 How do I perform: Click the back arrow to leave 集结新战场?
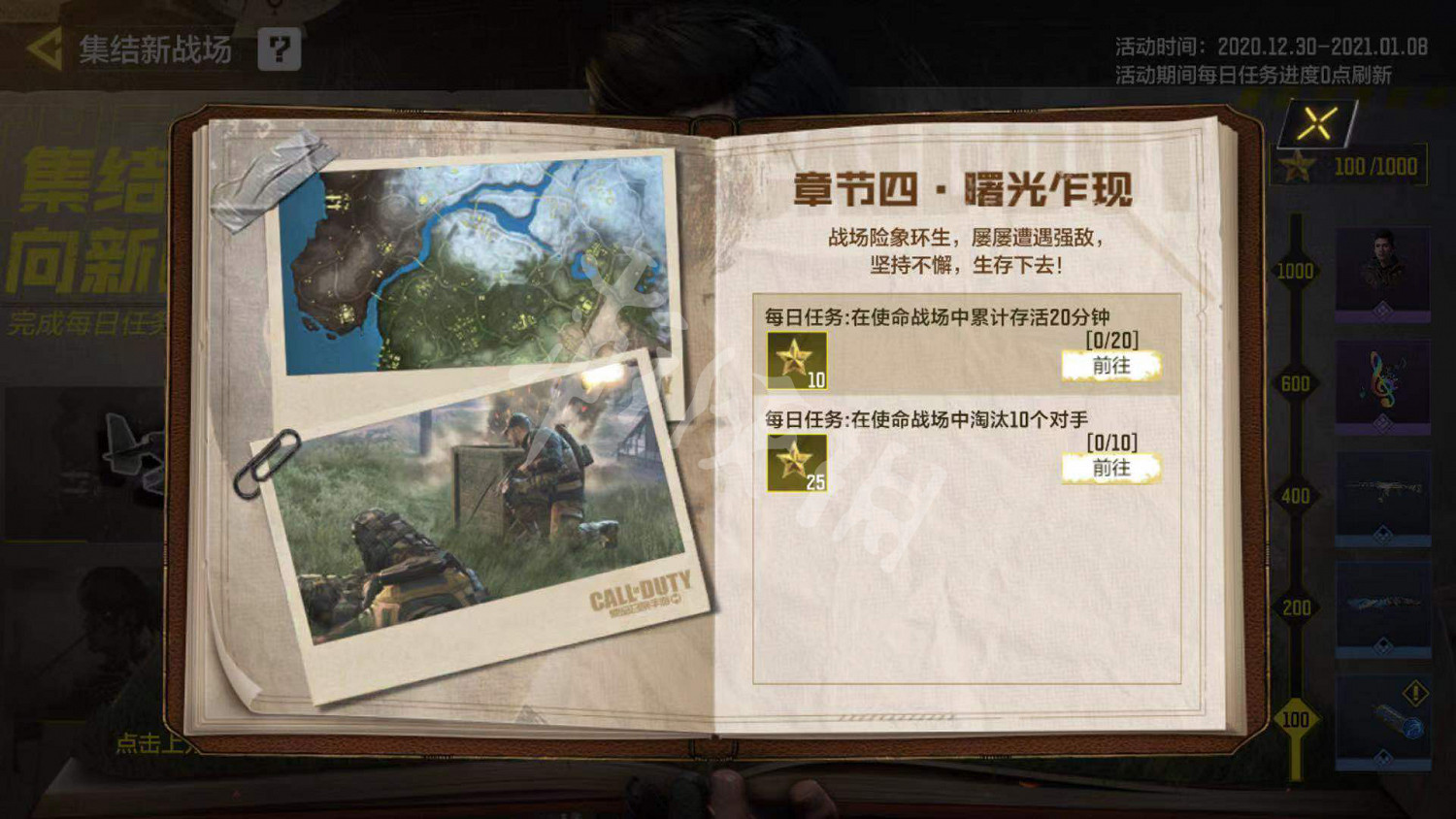pyautogui.click(x=47, y=47)
